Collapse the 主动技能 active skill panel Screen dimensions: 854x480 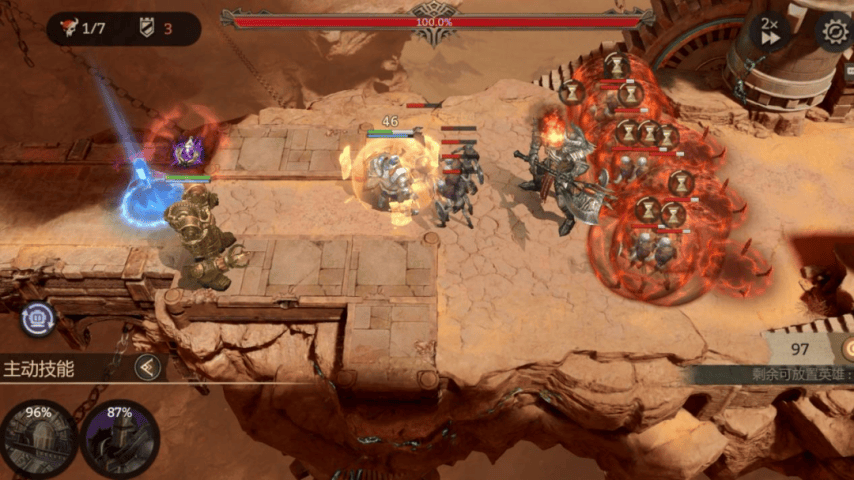coord(149,367)
